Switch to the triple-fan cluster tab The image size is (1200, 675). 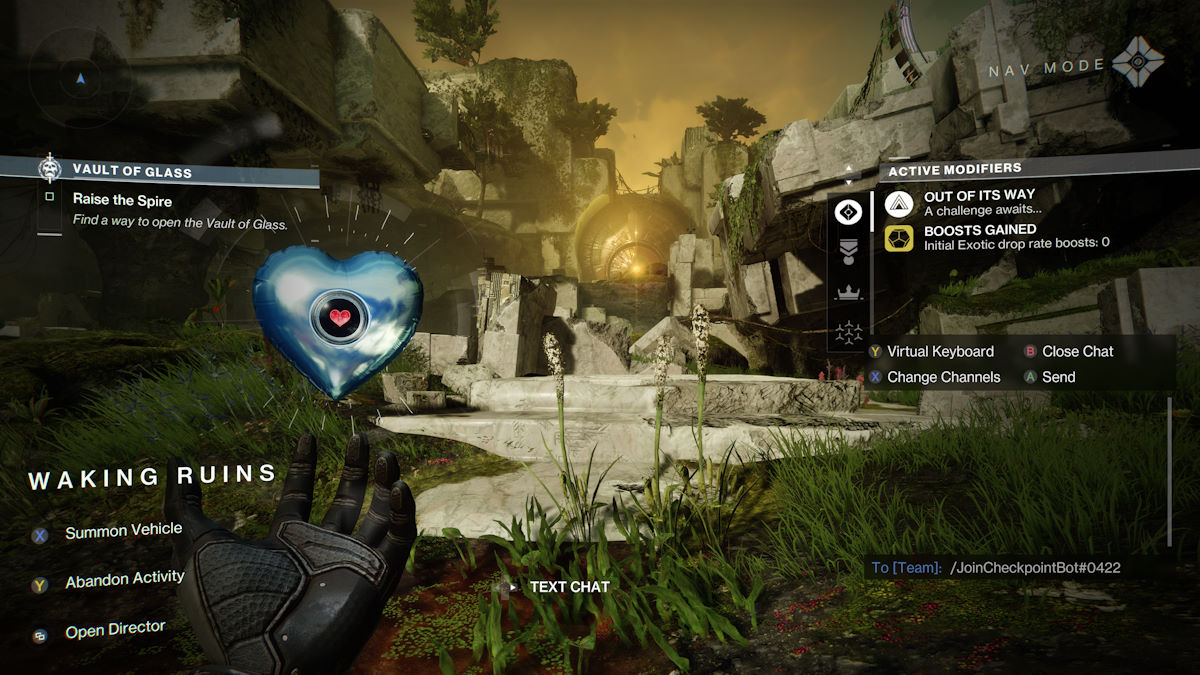click(848, 331)
